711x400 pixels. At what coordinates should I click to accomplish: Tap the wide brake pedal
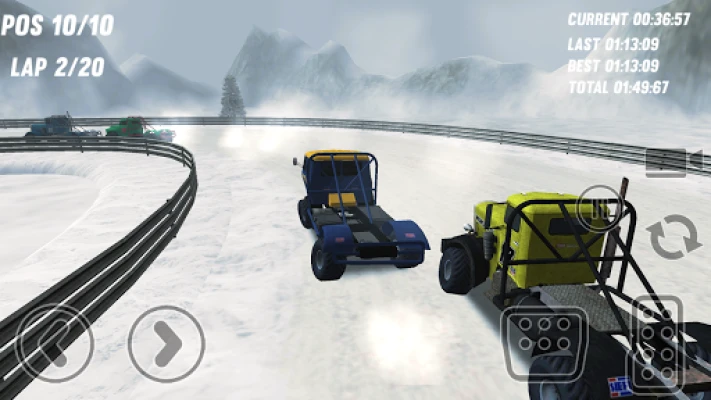pos(543,340)
